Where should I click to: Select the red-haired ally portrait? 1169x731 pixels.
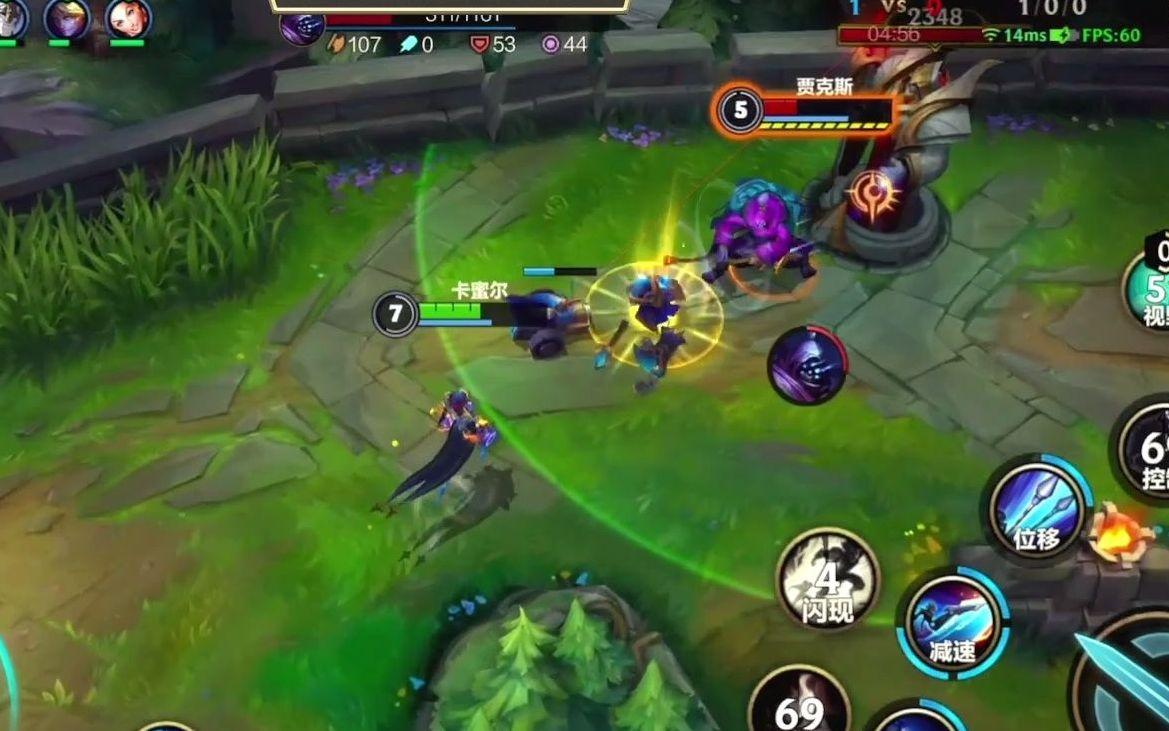coord(127,18)
